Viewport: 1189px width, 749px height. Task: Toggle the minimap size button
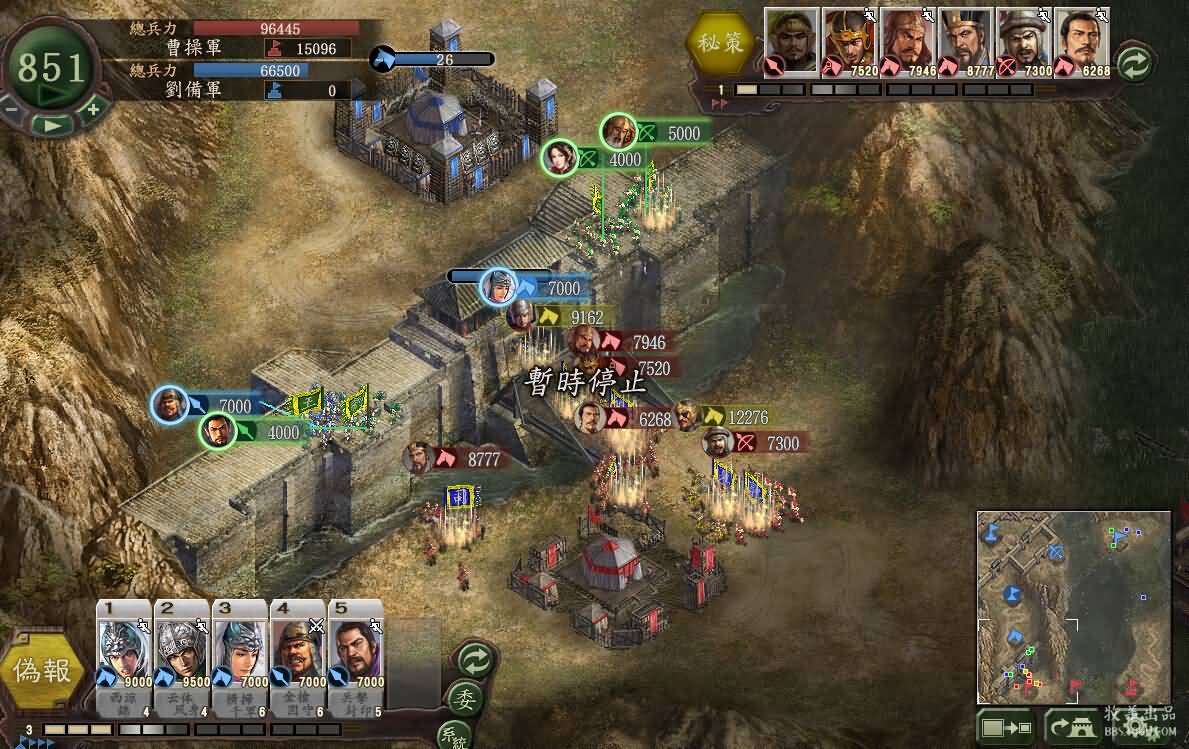point(1006,727)
